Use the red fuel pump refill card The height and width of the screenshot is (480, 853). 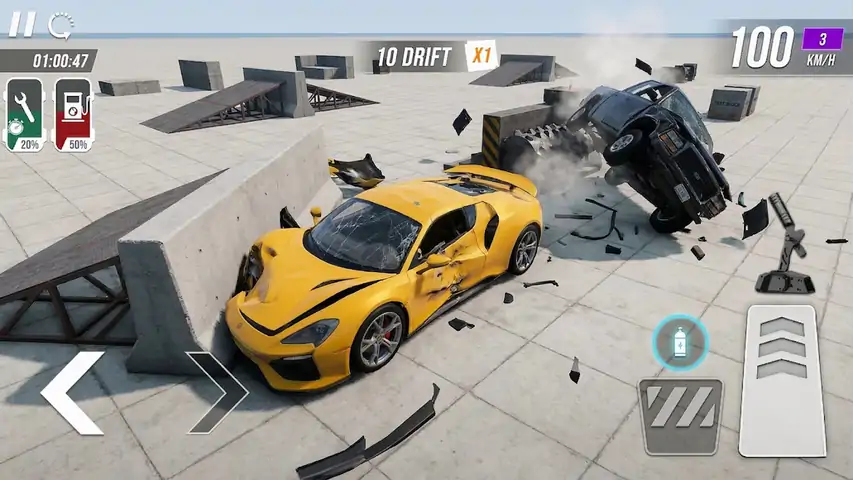pyautogui.click(x=73, y=115)
